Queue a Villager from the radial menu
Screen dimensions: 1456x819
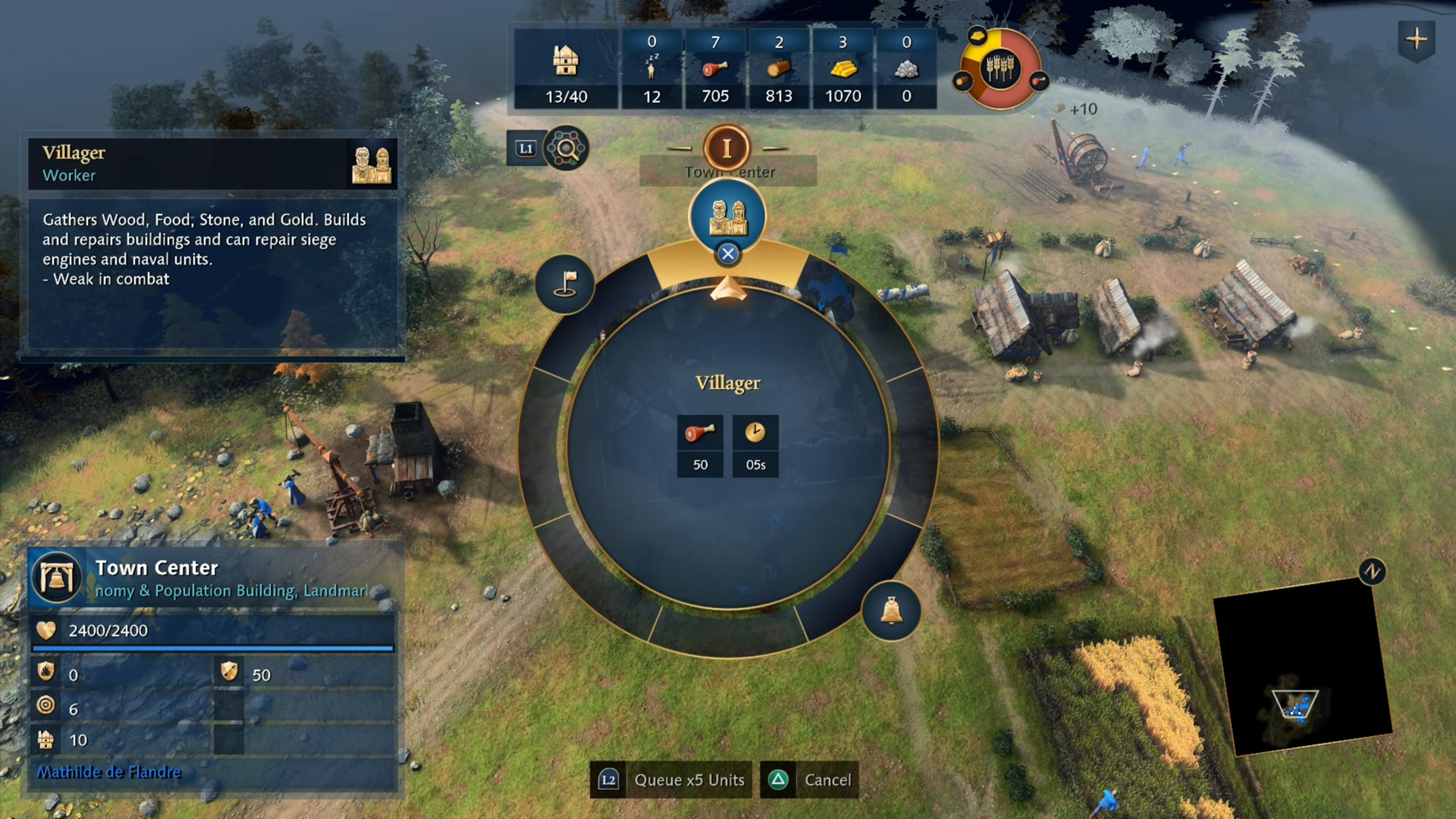pyautogui.click(x=727, y=217)
